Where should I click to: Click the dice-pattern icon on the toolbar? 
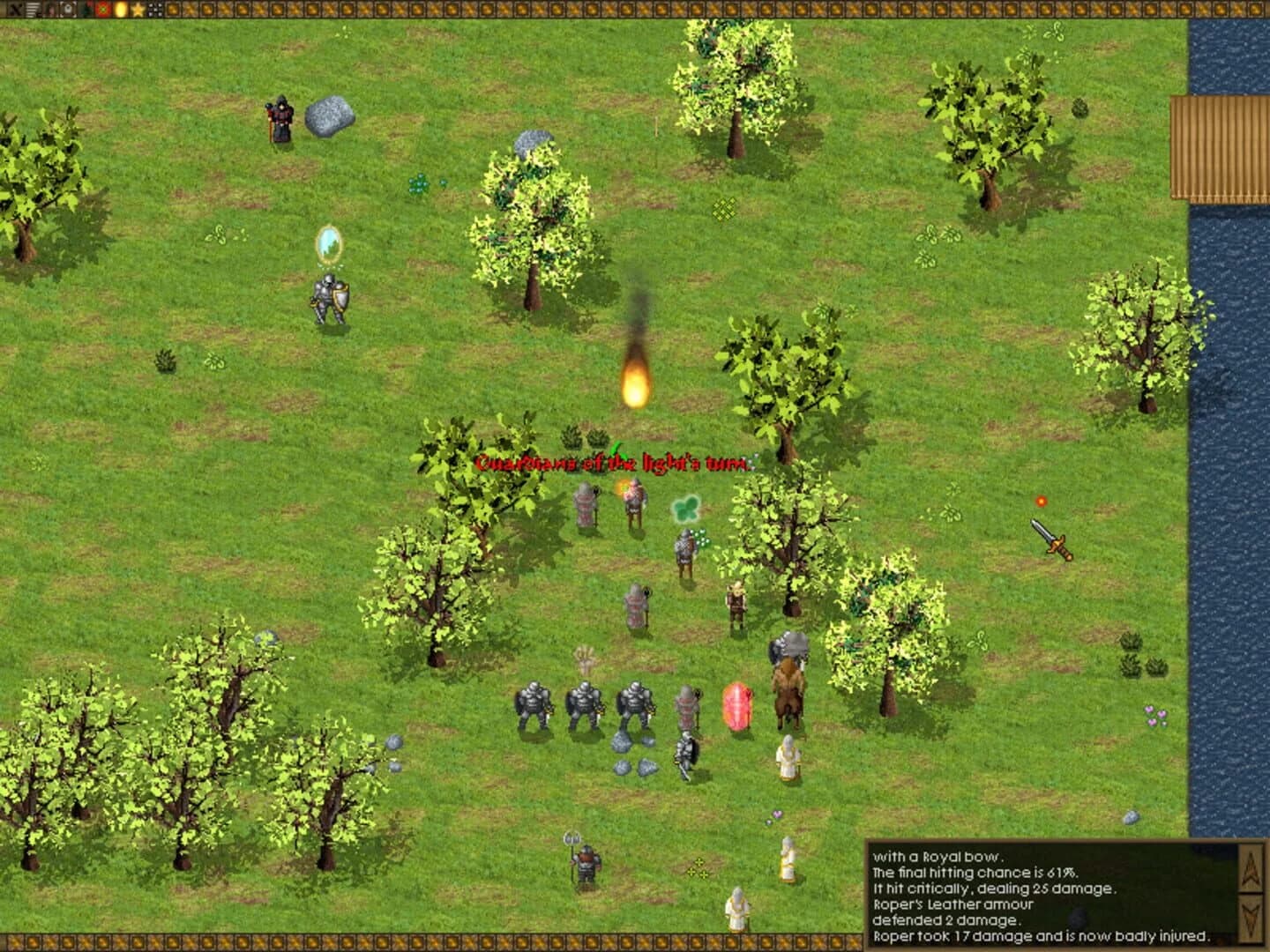tap(154, 9)
